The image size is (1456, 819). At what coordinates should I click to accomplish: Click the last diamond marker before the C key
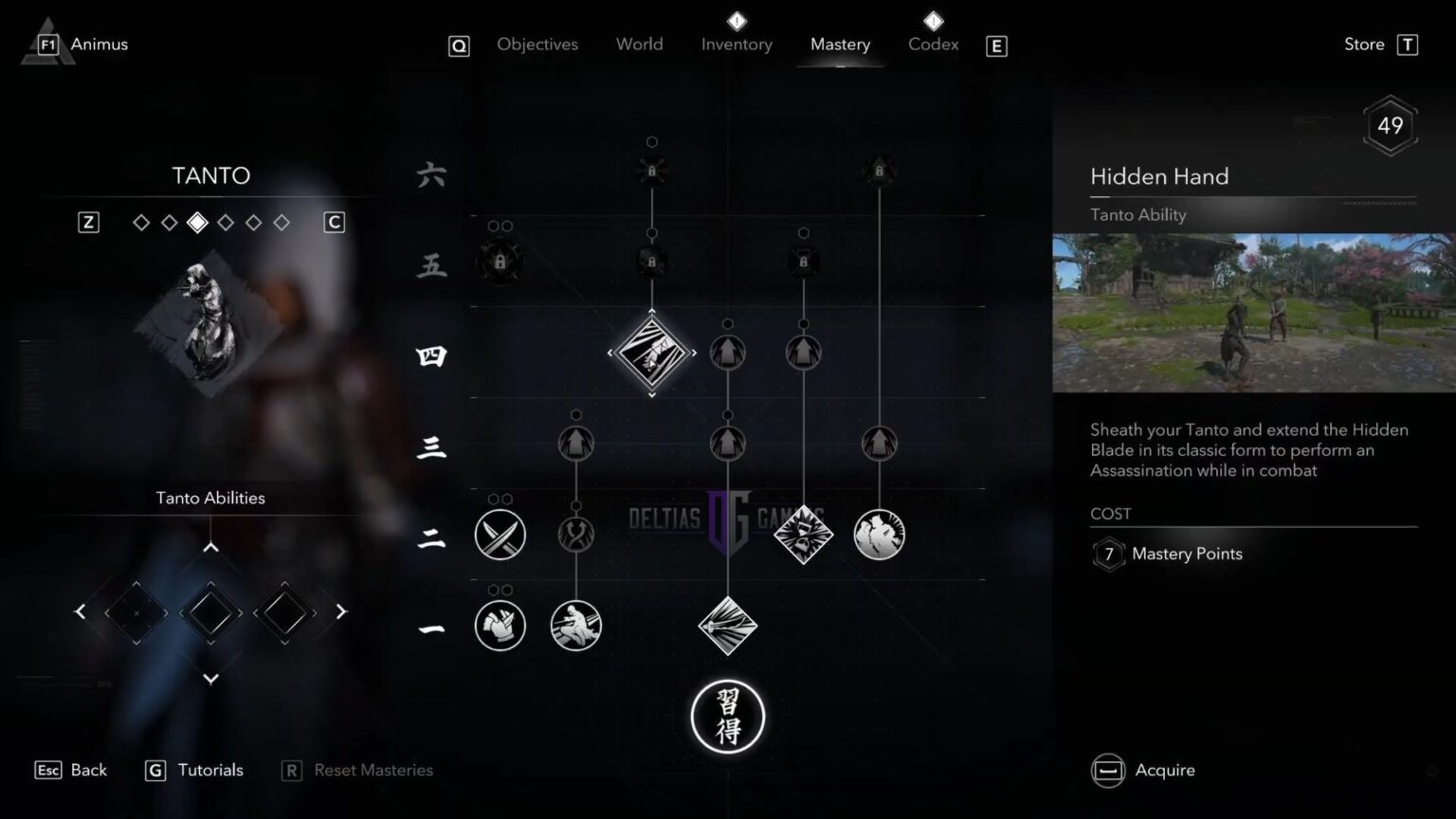tap(282, 222)
